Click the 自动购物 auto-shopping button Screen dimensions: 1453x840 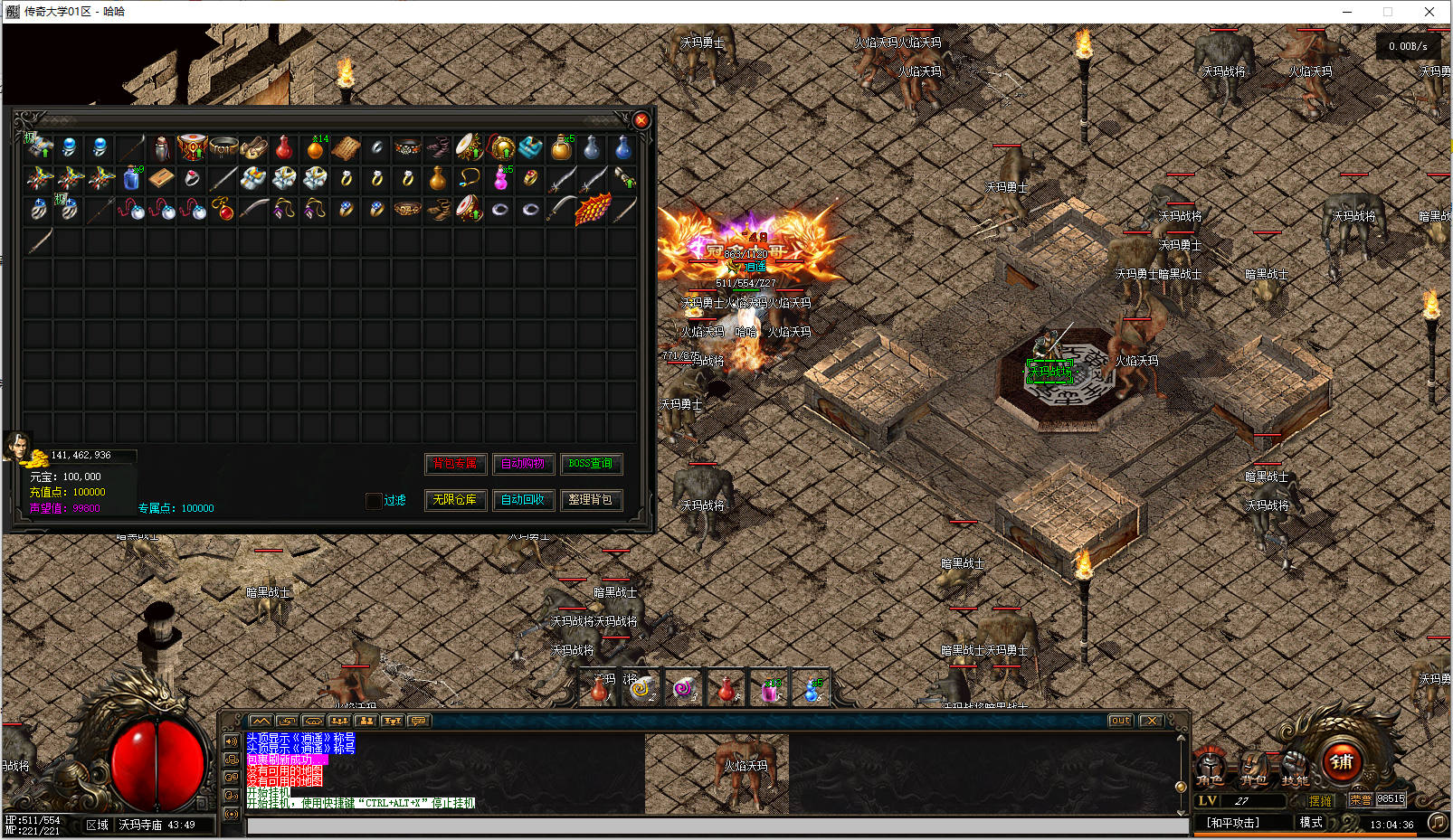pos(523,464)
